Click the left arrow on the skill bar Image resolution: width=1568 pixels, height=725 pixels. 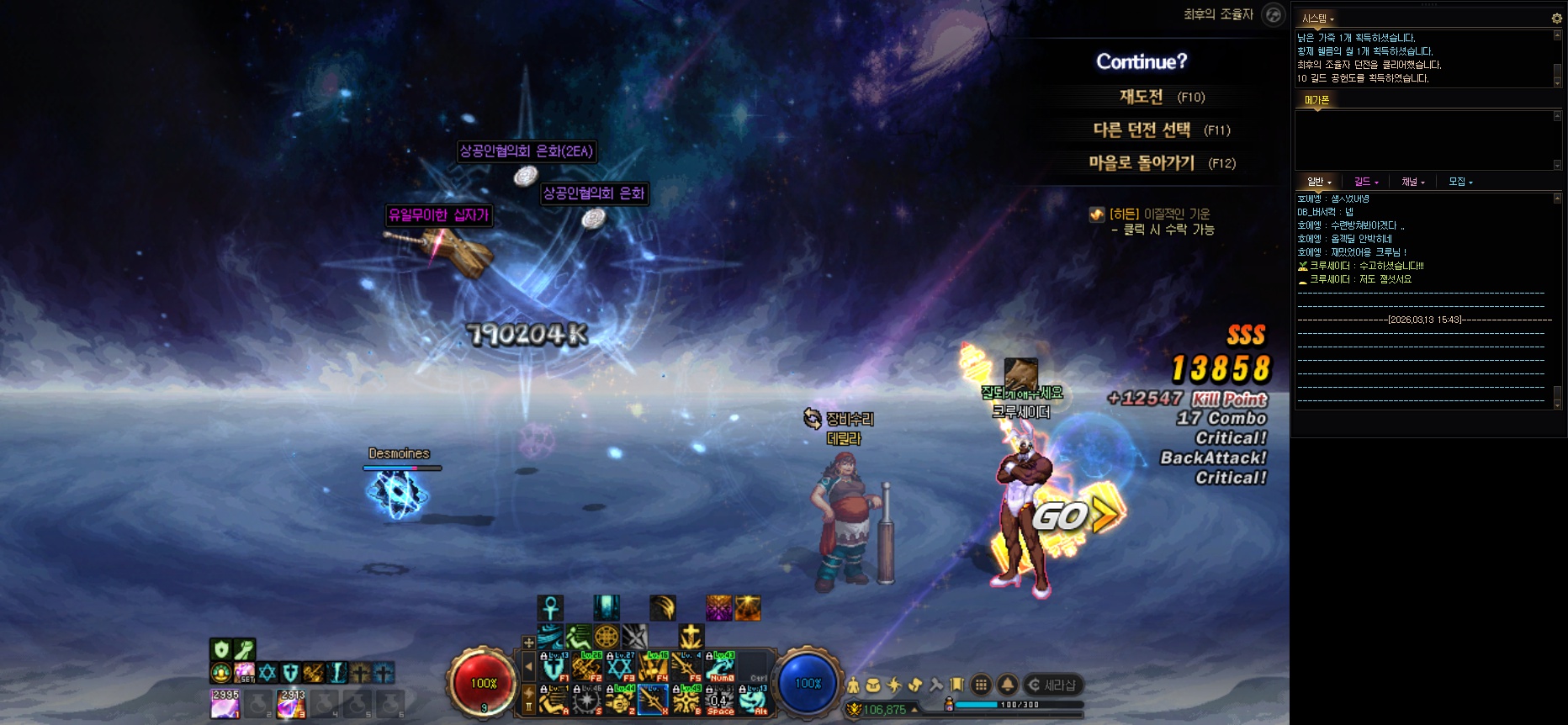[528, 667]
